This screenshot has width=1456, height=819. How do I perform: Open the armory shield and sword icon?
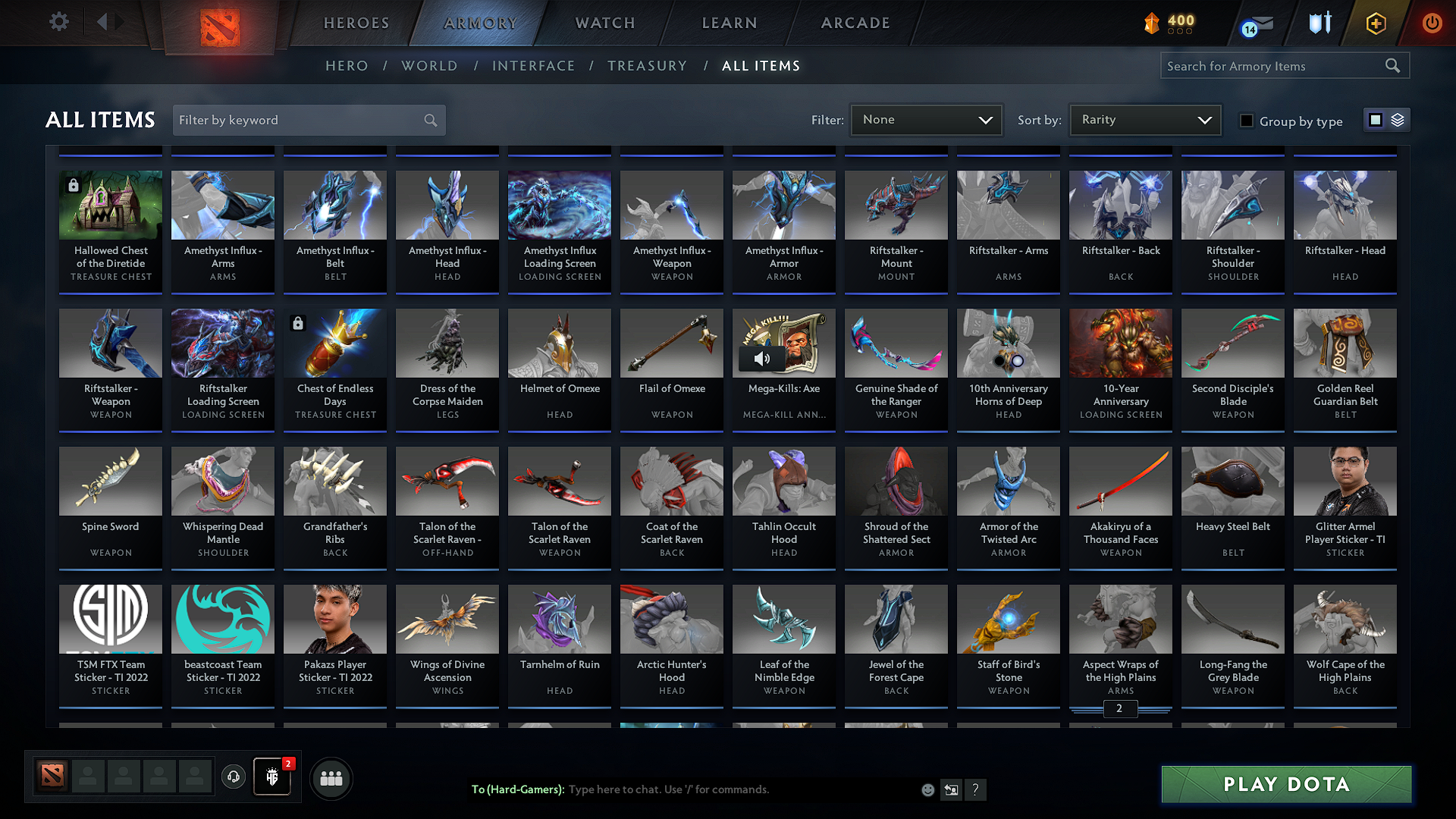click(x=1319, y=24)
